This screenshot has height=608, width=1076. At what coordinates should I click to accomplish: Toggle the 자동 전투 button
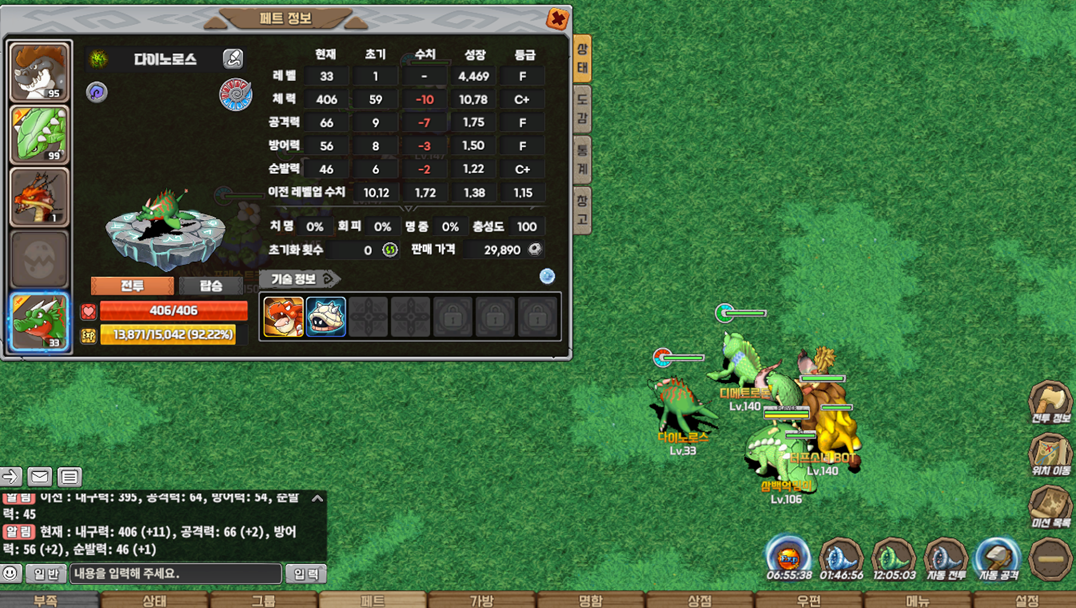pos(944,557)
